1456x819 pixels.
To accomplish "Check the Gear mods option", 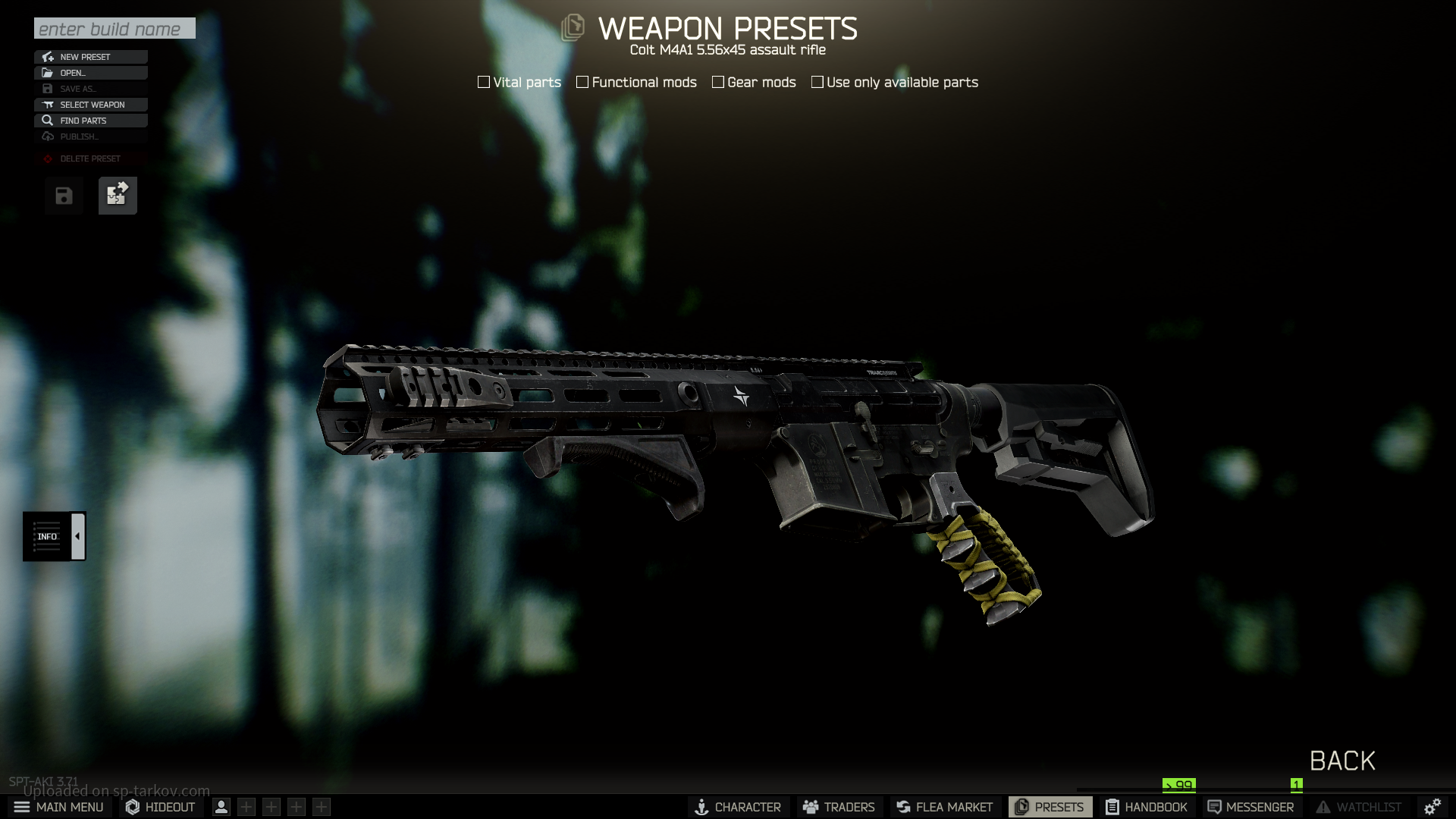I will coord(718,82).
